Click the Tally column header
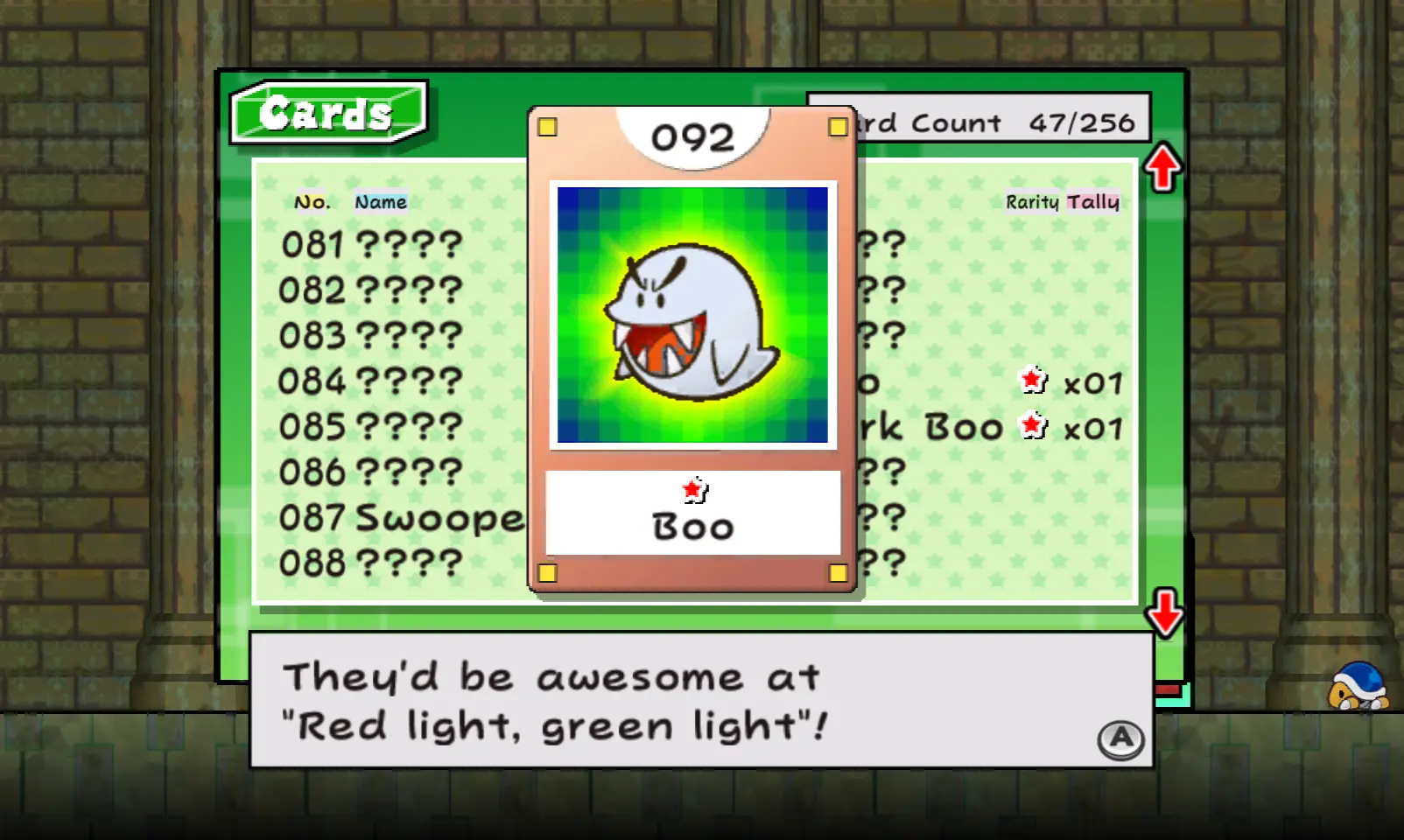The width and height of the screenshot is (1404, 840). pos(1092,202)
